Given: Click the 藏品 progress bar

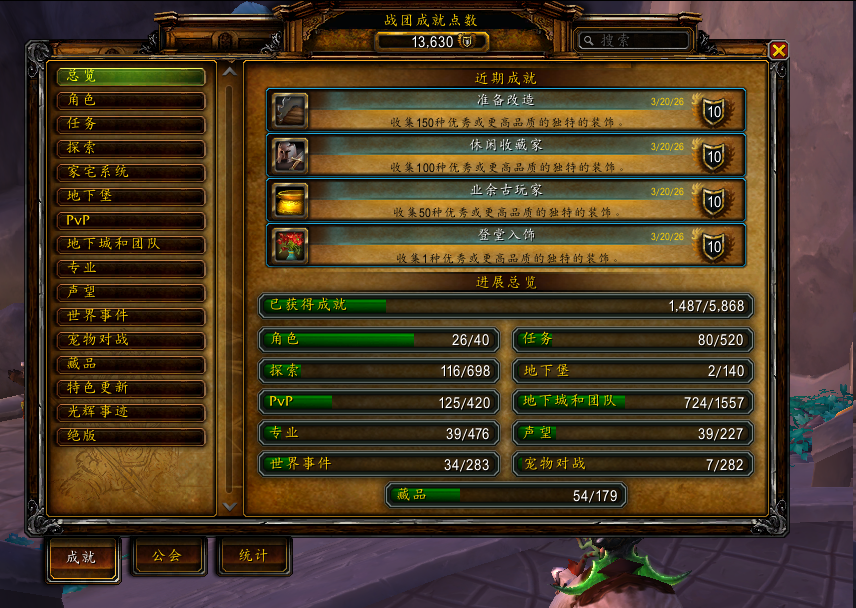Looking at the screenshot, I should coord(506,495).
